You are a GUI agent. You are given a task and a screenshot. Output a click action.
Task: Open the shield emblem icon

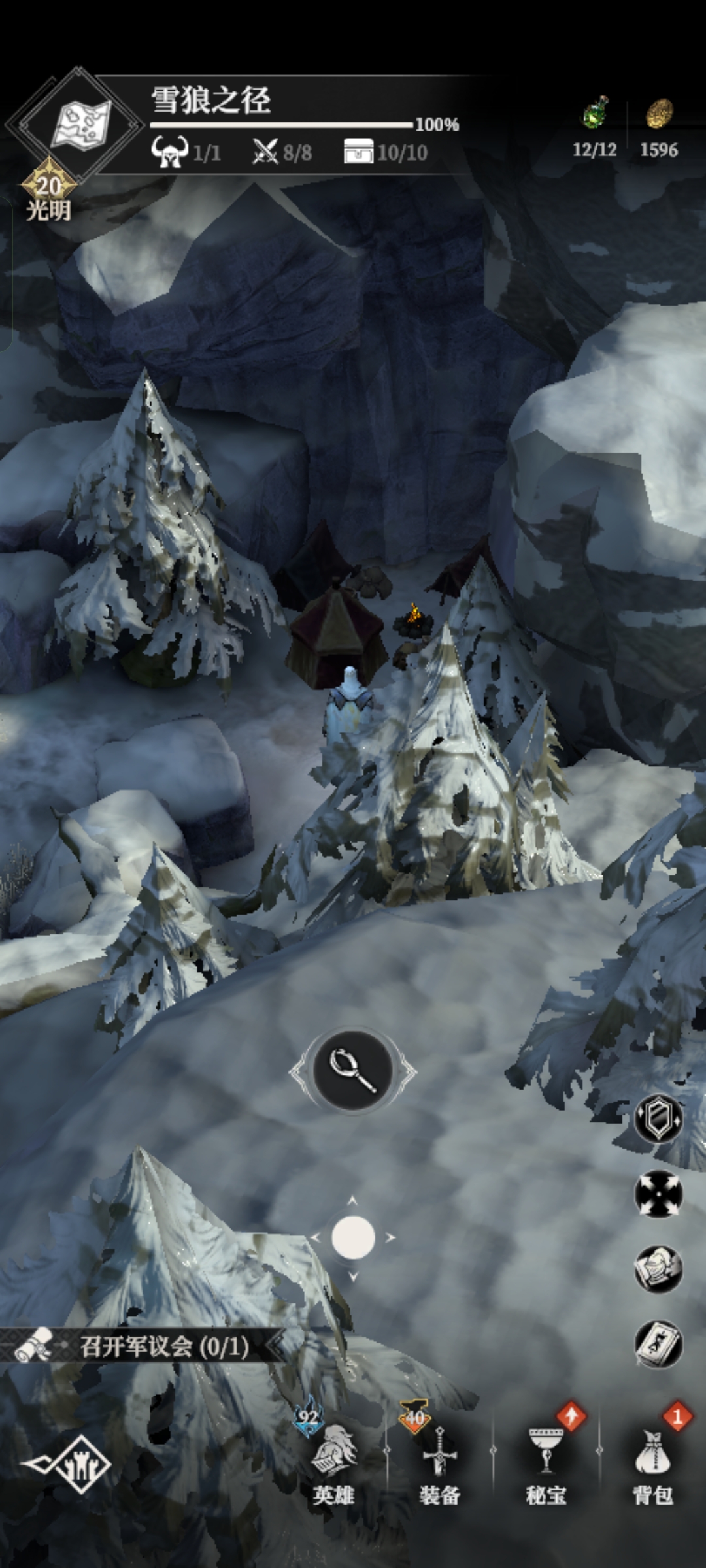pyautogui.click(x=658, y=1119)
